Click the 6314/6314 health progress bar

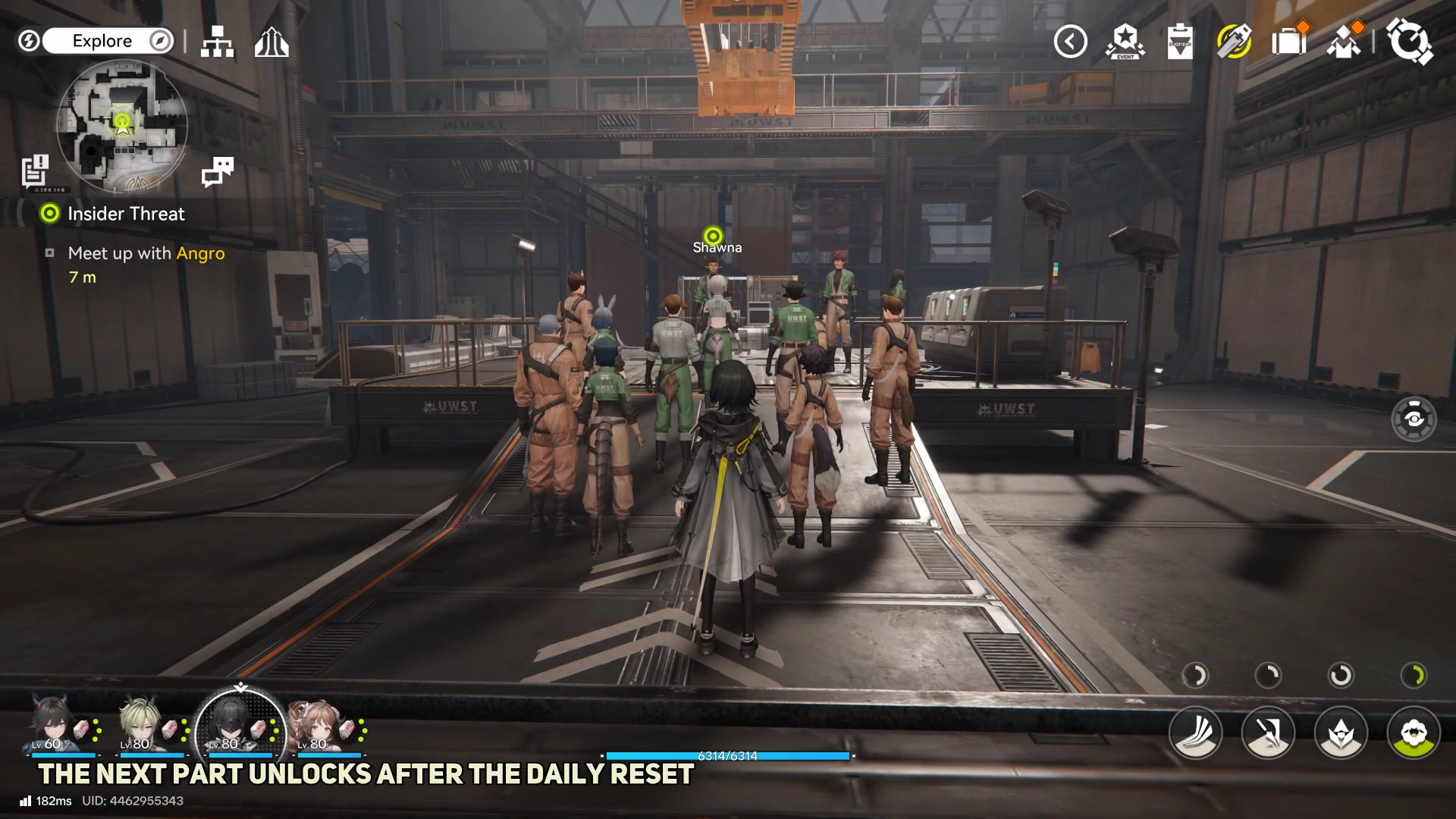[x=728, y=755]
